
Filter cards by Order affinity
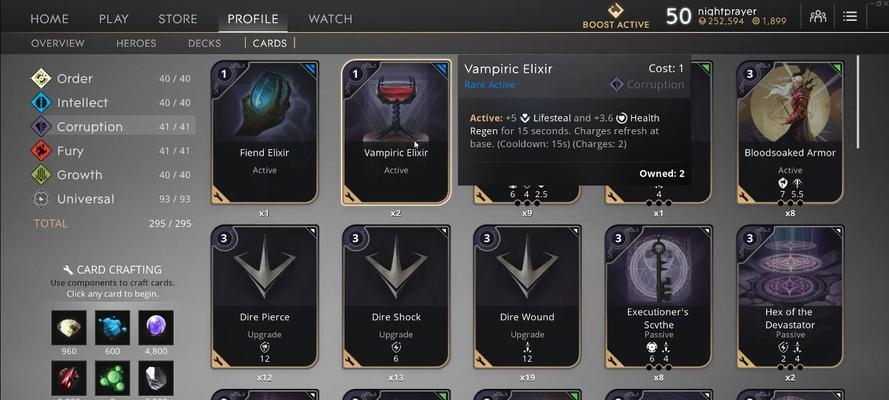click(75, 79)
